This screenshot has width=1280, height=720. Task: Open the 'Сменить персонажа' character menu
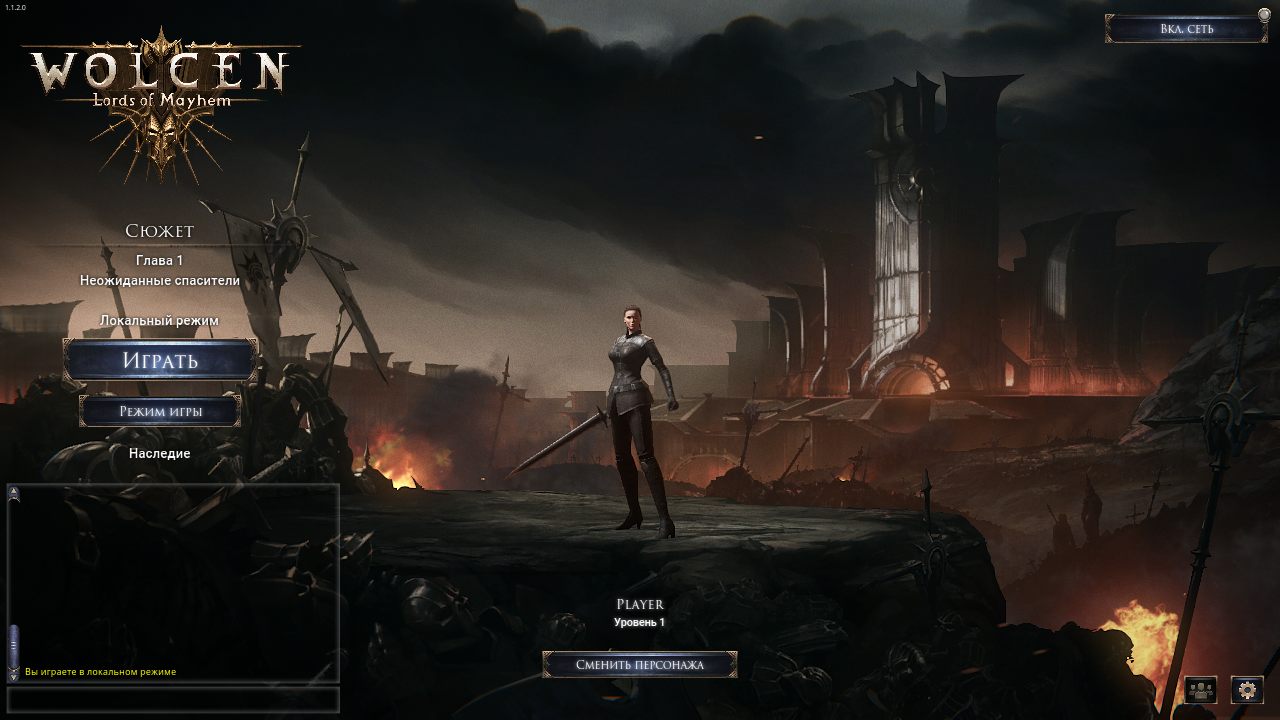[x=643, y=663]
